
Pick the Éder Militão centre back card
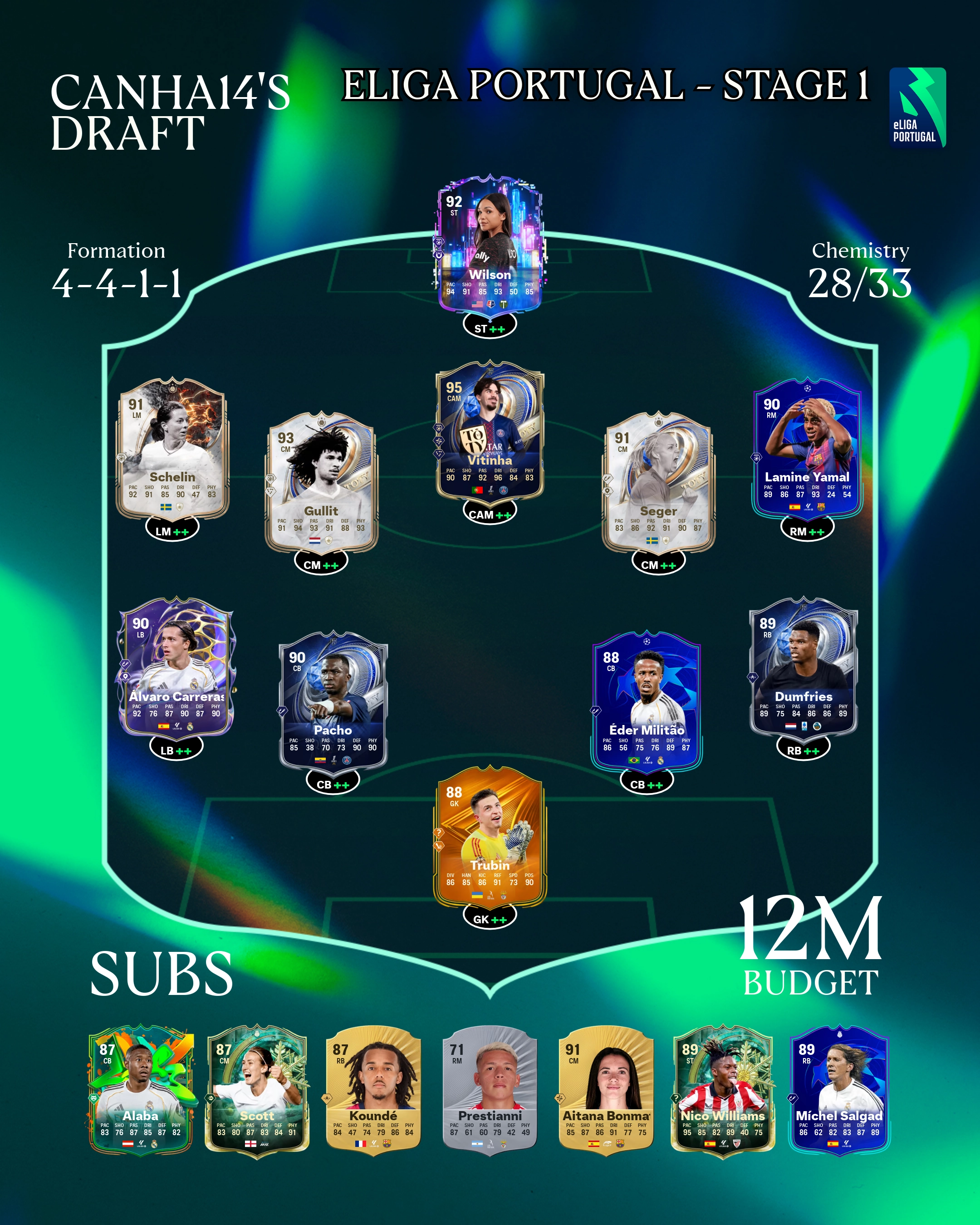point(647,702)
